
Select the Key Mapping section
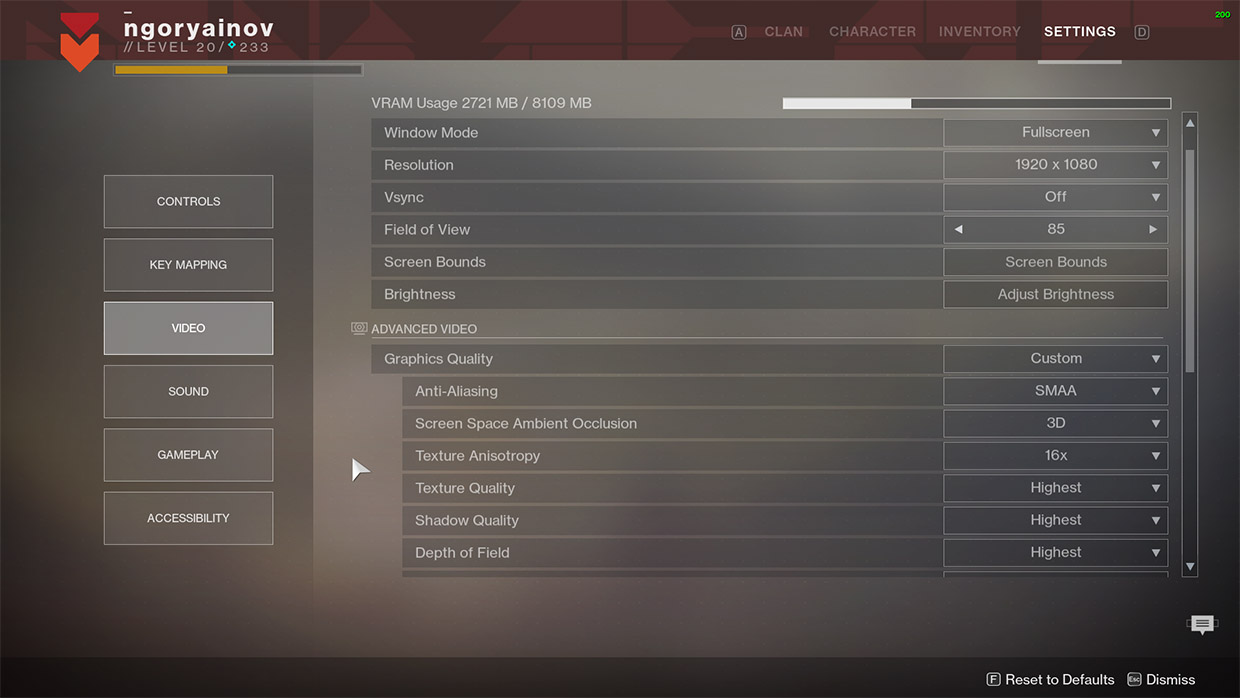pos(188,265)
